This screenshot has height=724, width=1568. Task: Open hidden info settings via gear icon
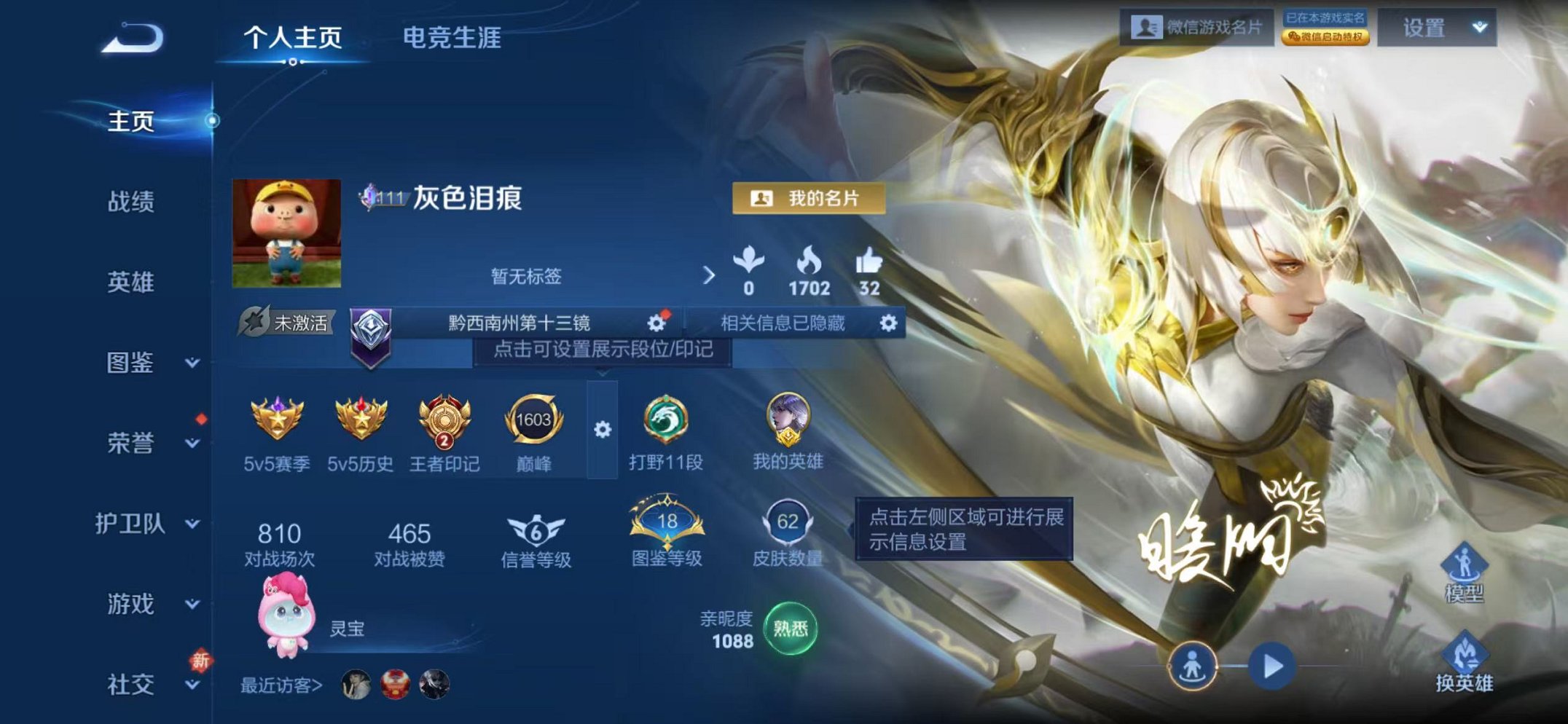(x=887, y=323)
